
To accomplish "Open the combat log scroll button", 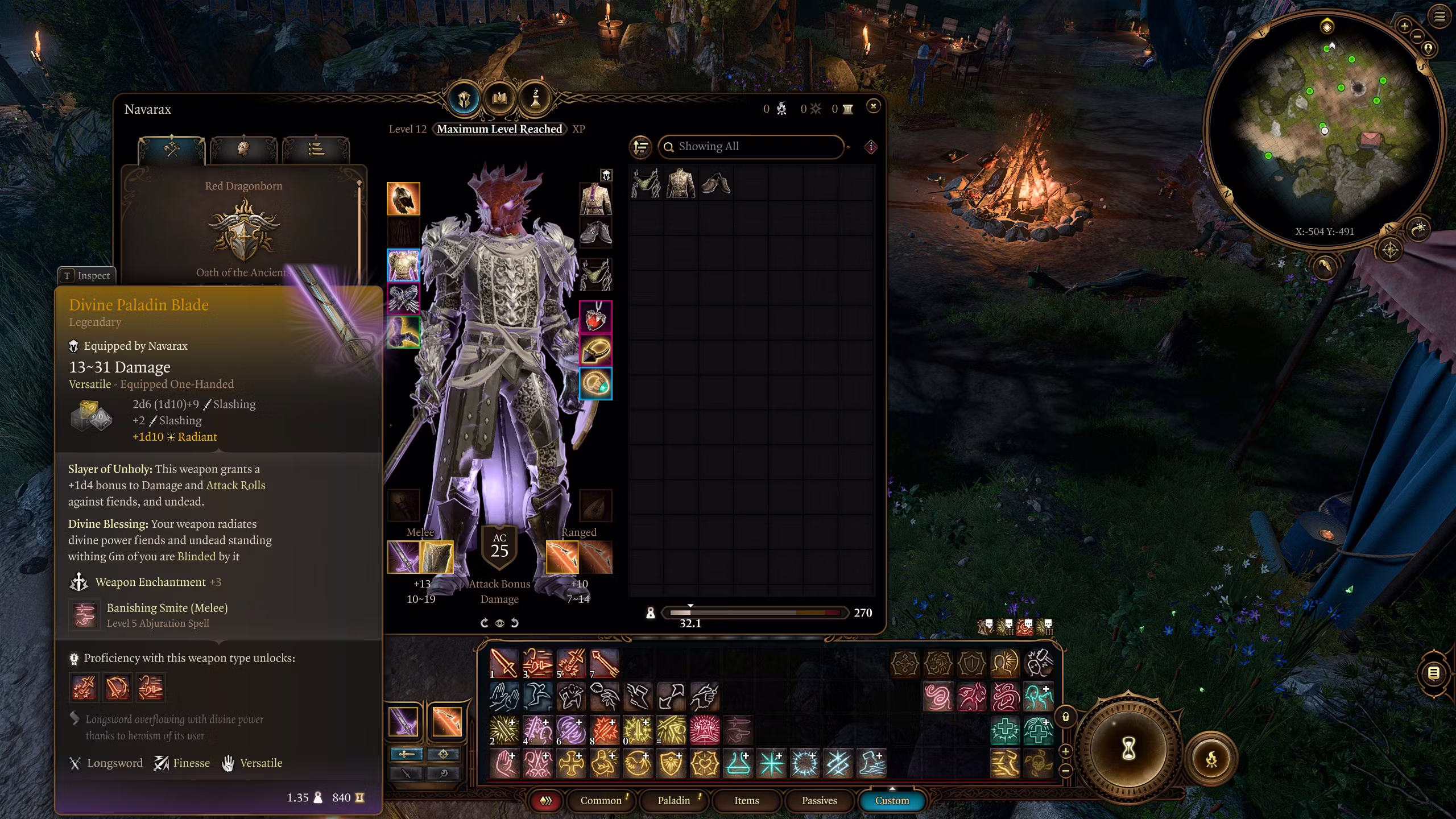I will point(1434,673).
